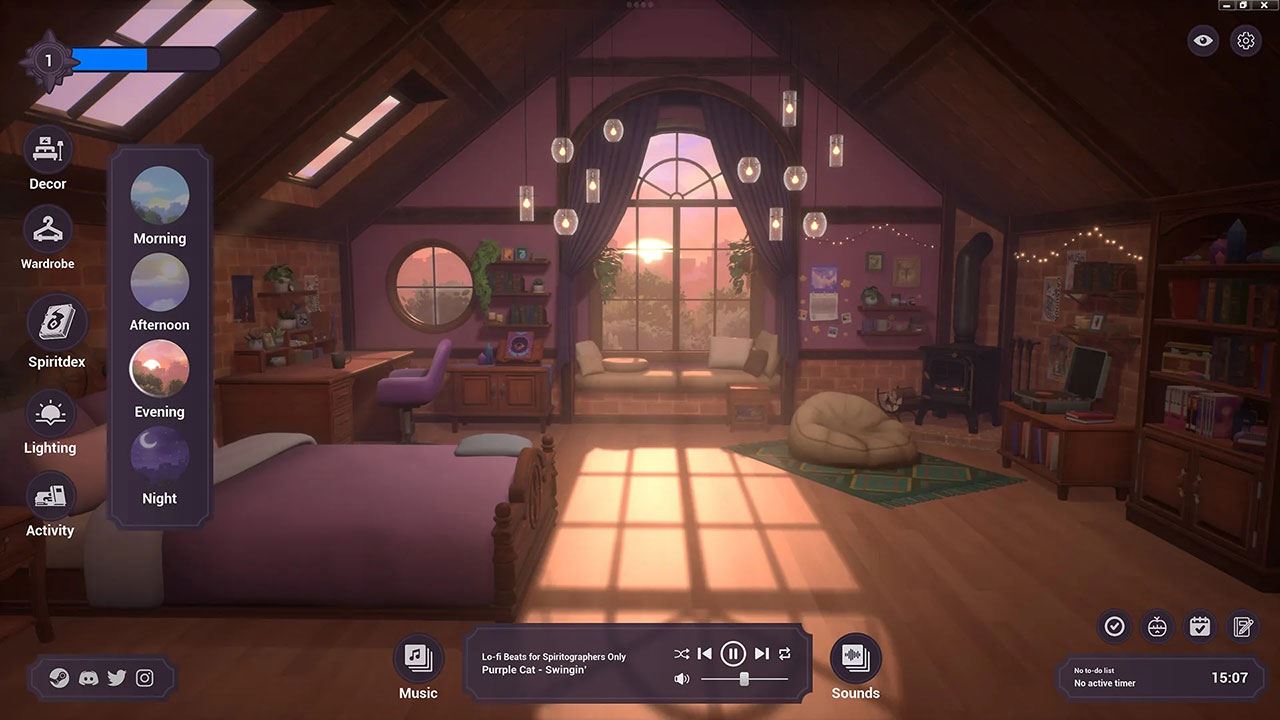Viewport: 1280px width, 720px height.
Task: Open the settings gear
Action: (1245, 41)
